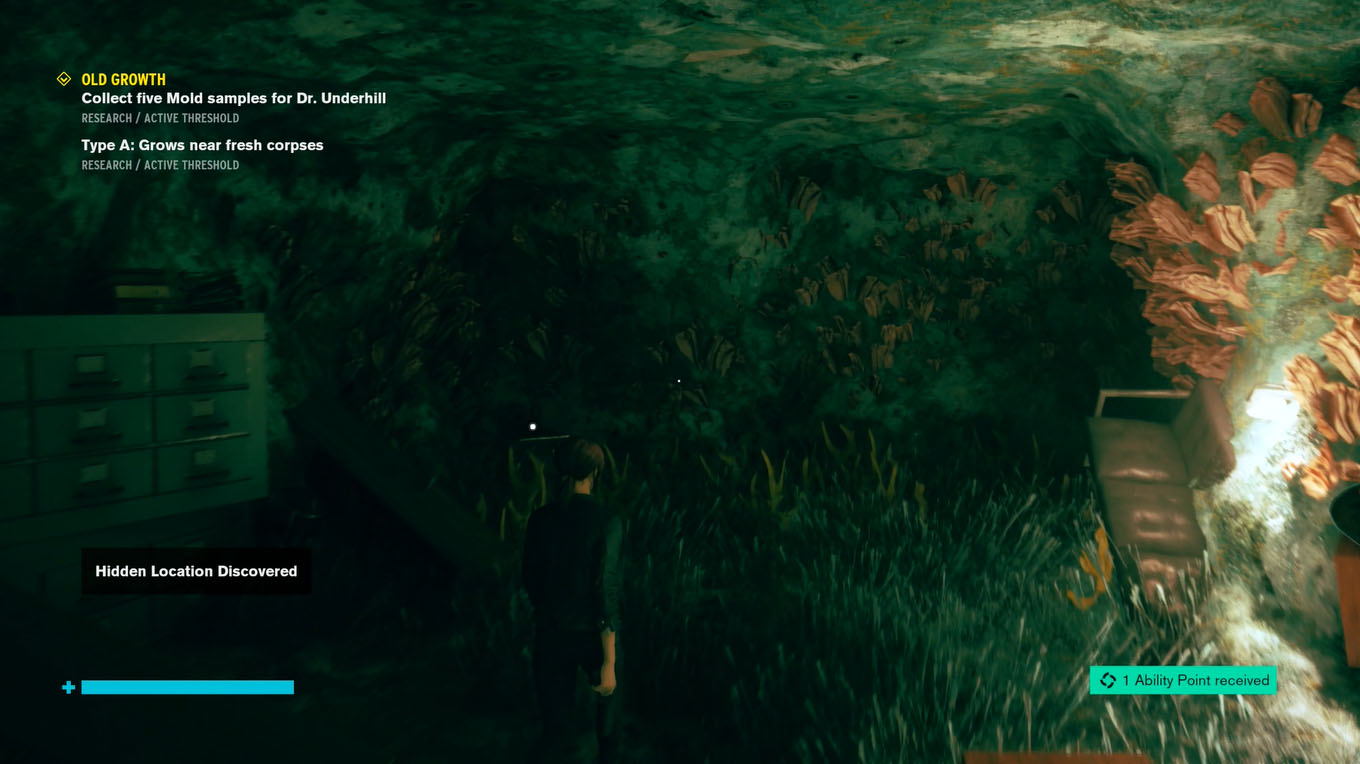Expand the RESEARCH / ACTIVE THRESHOLD label under OLD GROWTH
Screen dimensions: 1360x764
(160, 118)
